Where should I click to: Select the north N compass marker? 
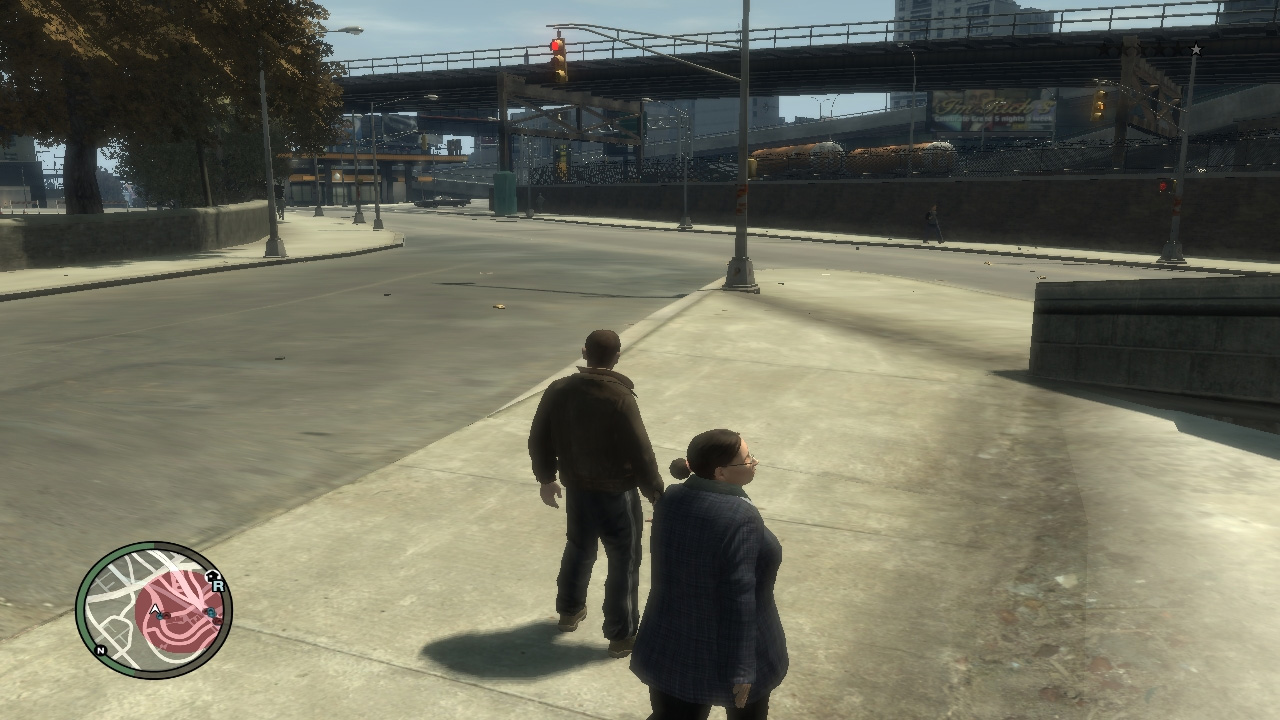[100, 649]
